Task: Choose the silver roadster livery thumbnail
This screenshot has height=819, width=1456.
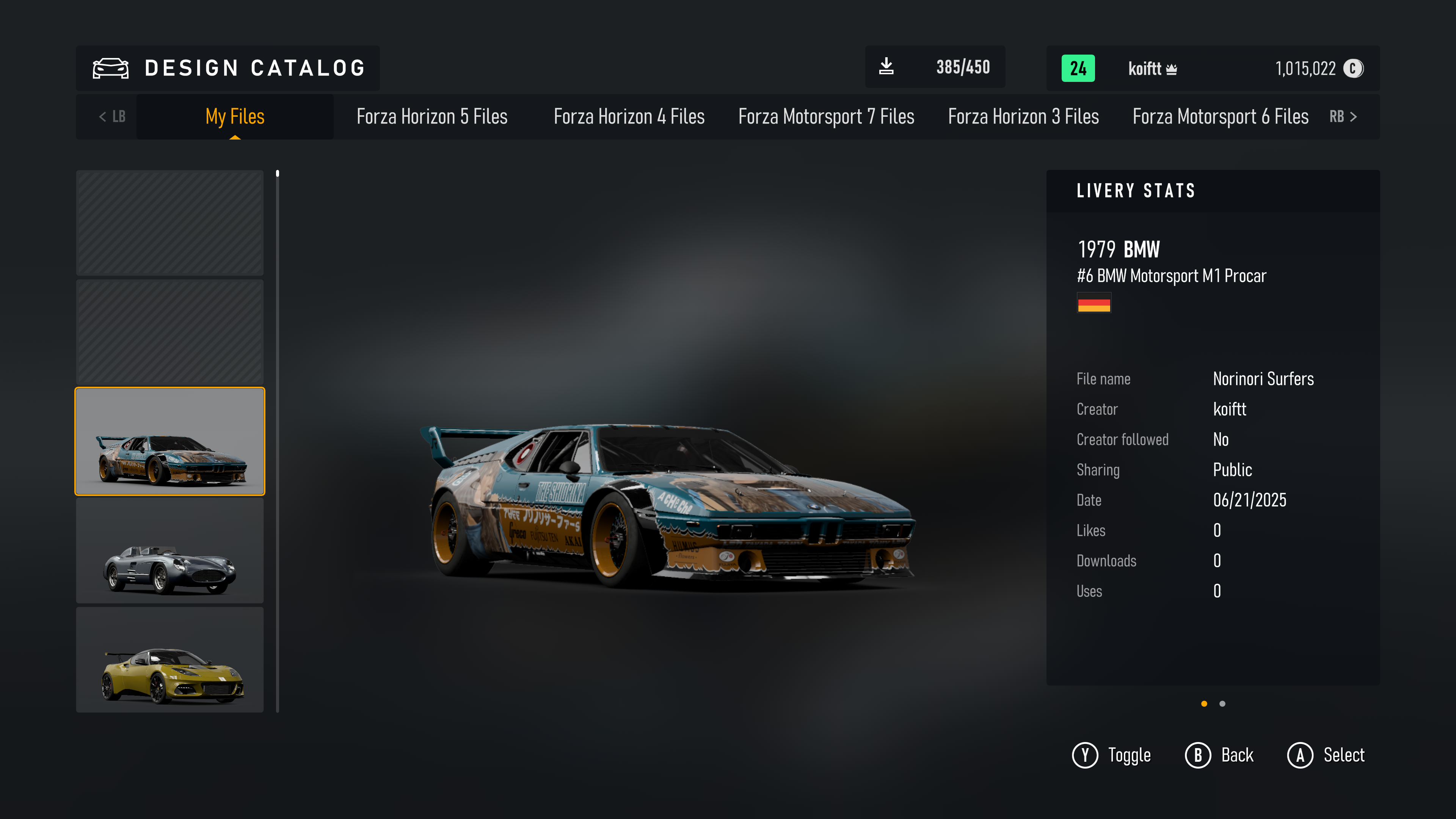Action: (x=169, y=551)
